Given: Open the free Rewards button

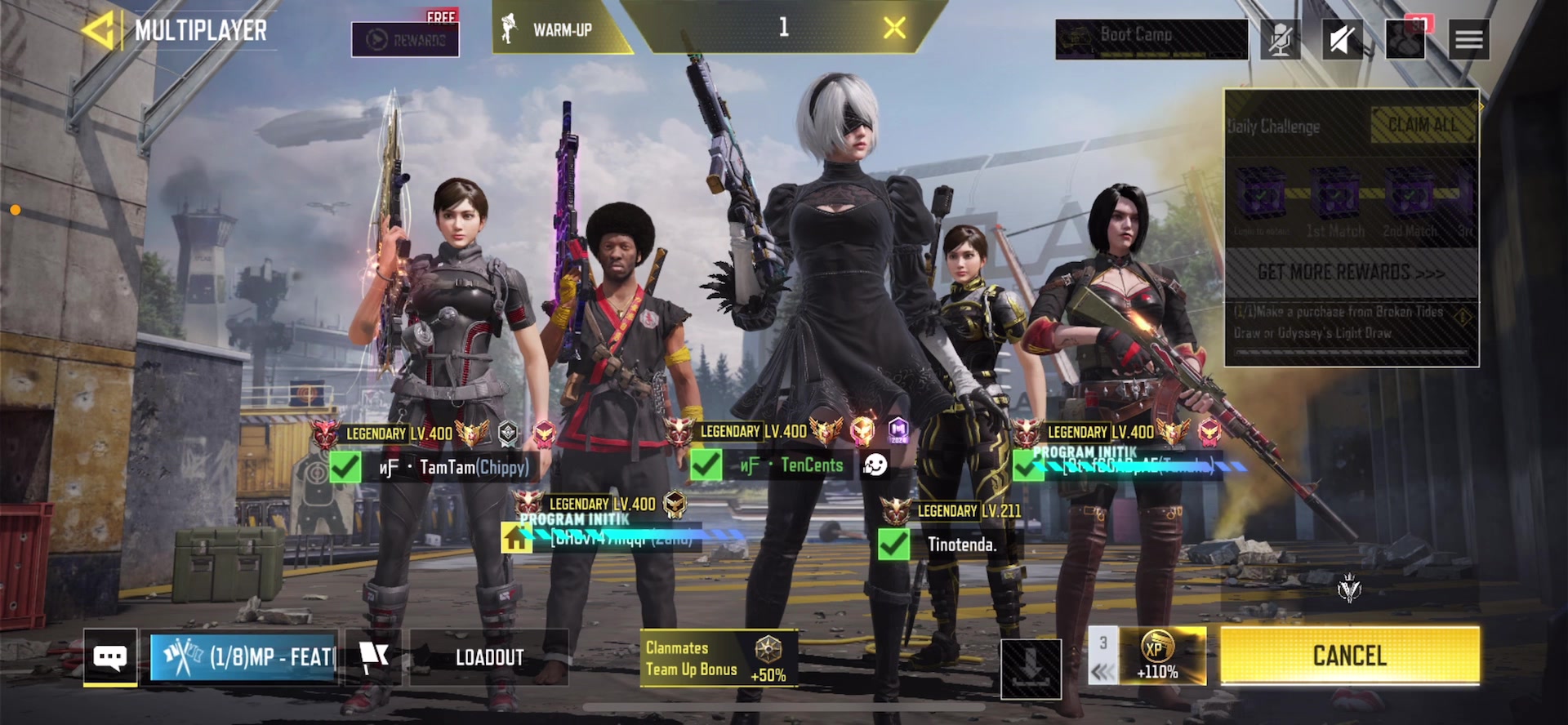Looking at the screenshot, I should coord(405,38).
